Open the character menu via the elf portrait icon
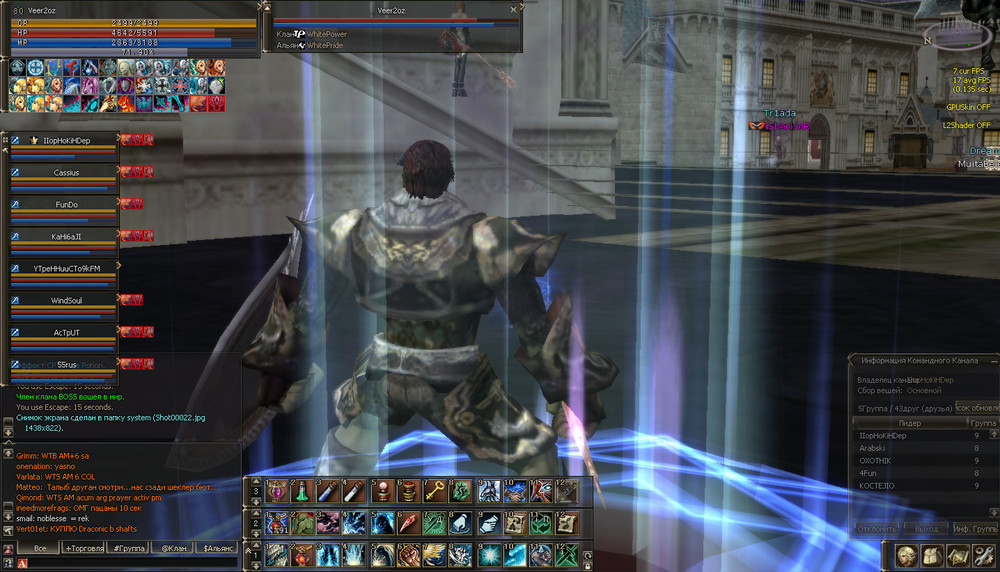 (x=907, y=556)
